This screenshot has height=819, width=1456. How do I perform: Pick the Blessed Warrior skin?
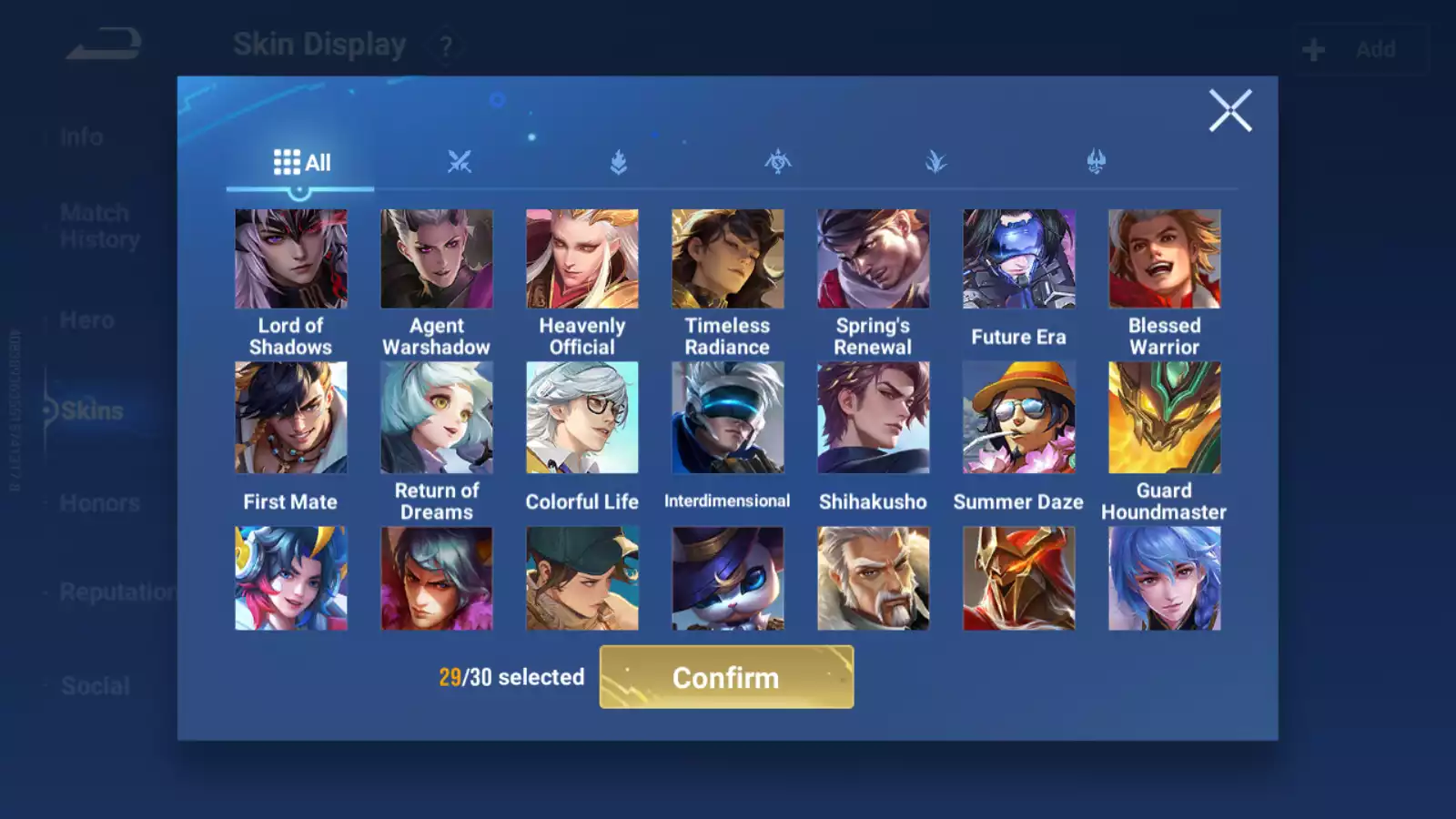pyautogui.click(x=1164, y=259)
